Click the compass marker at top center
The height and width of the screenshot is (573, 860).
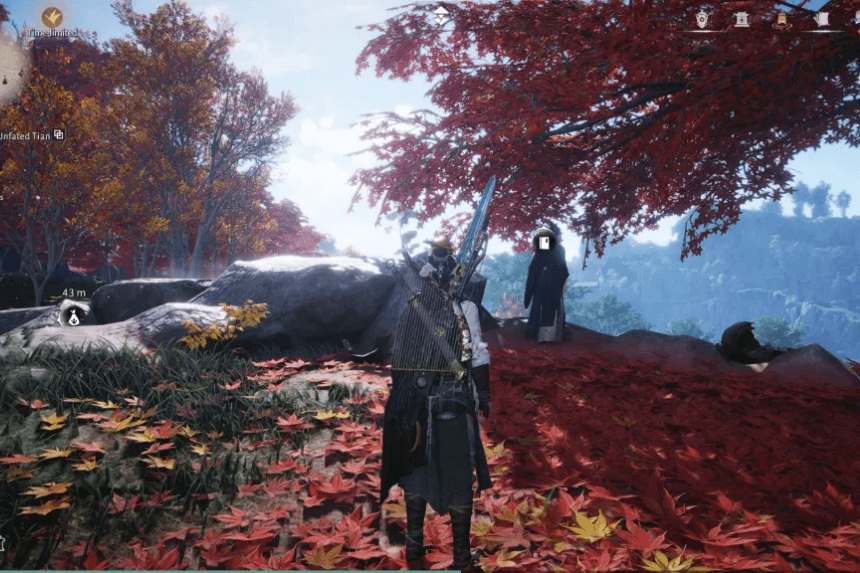[441, 13]
